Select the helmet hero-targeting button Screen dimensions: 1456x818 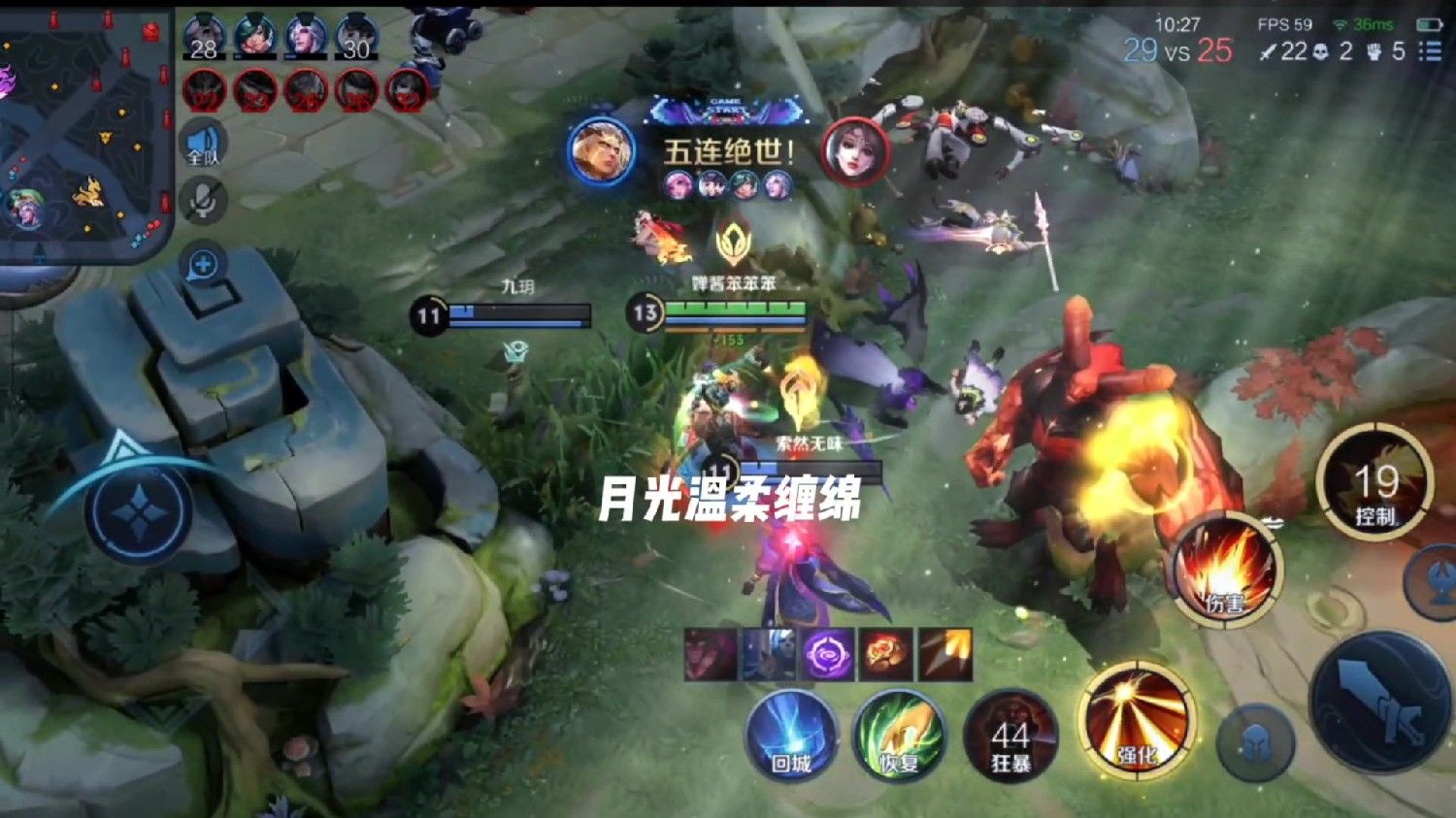pyautogui.click(x=1254, y=742)
